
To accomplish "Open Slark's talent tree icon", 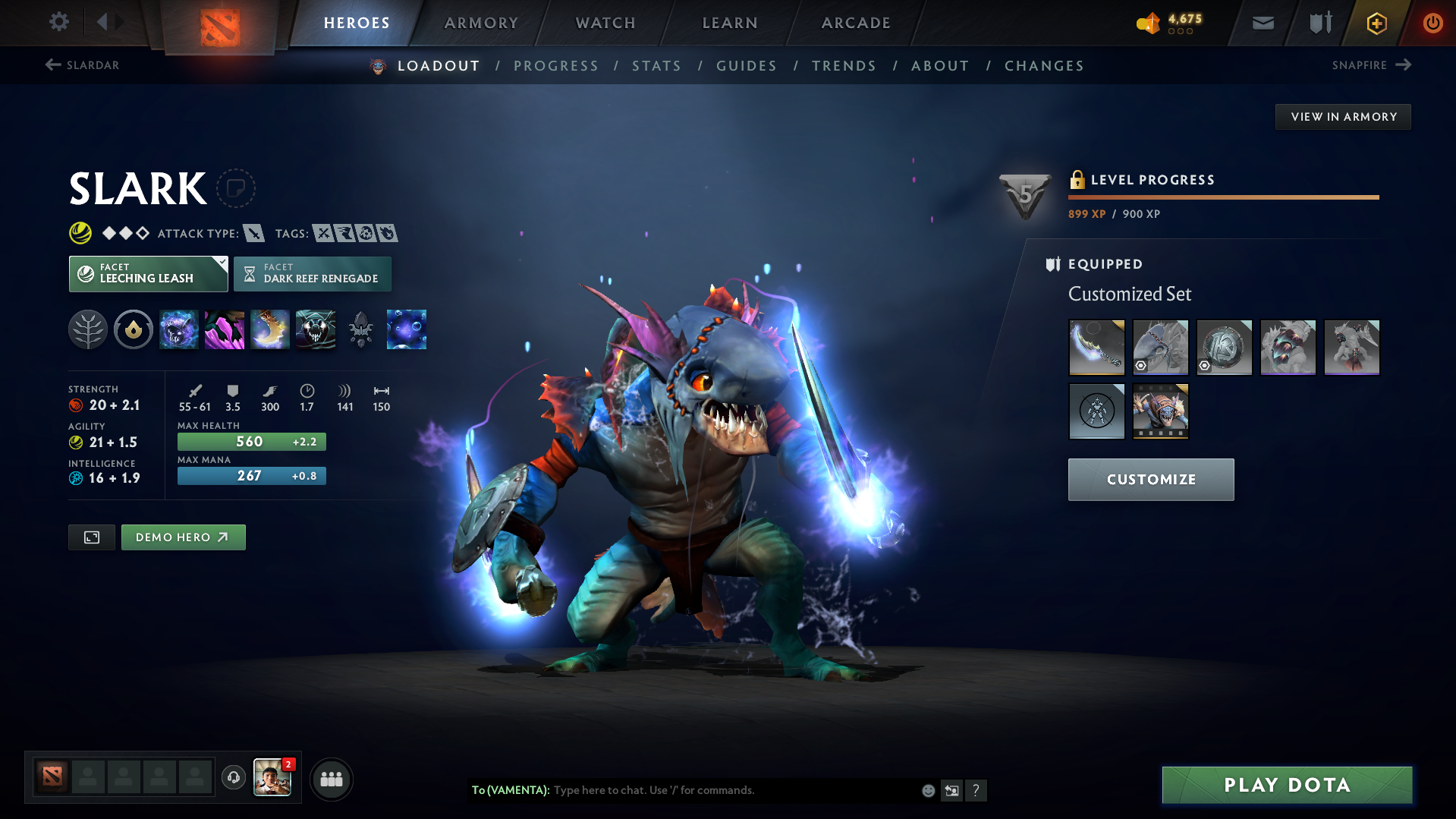I will pos(88,329).
